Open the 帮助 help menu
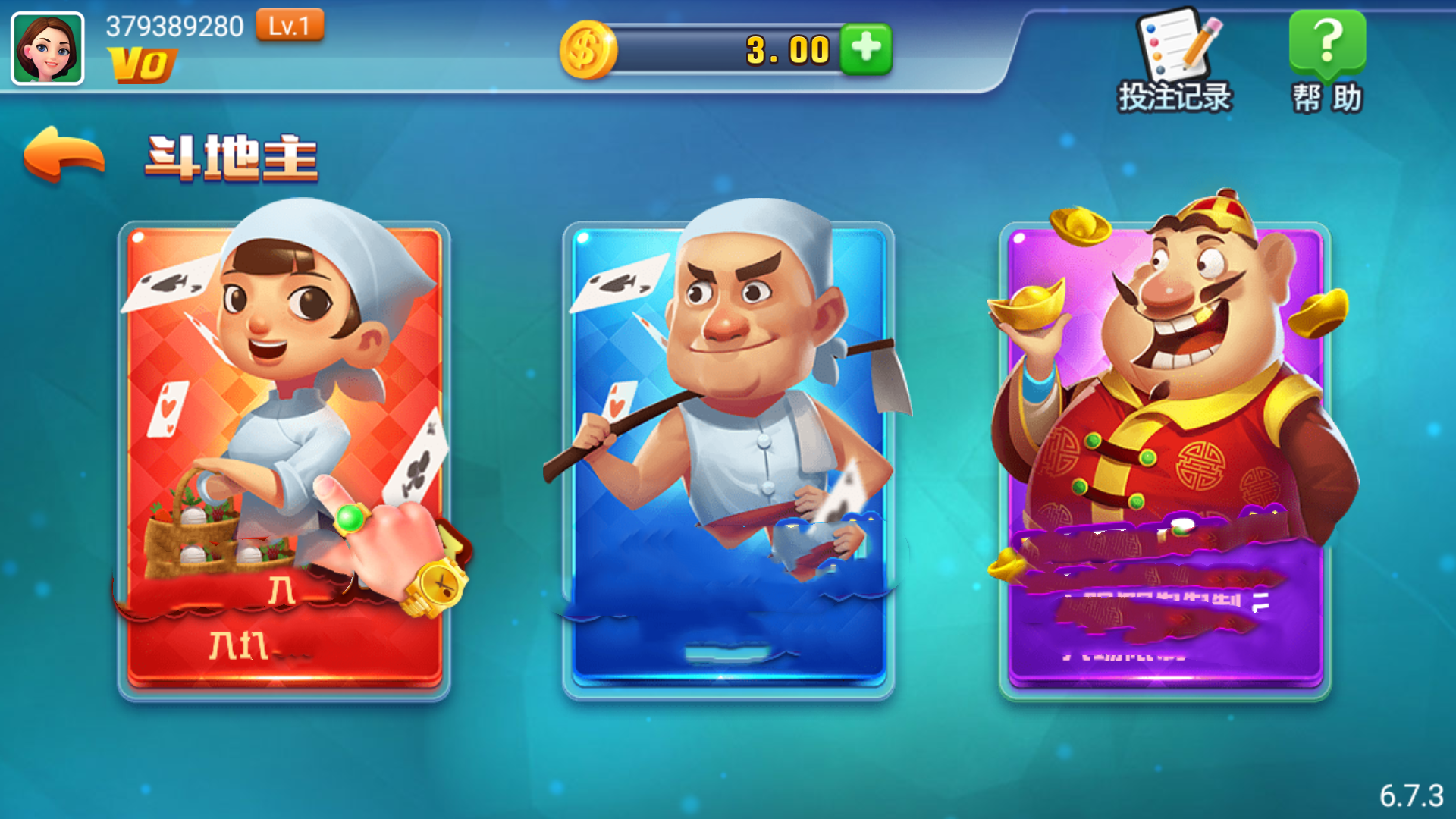Viewport: 1456px width, 819px height. pyautogui.click(x=1327, y=62)
